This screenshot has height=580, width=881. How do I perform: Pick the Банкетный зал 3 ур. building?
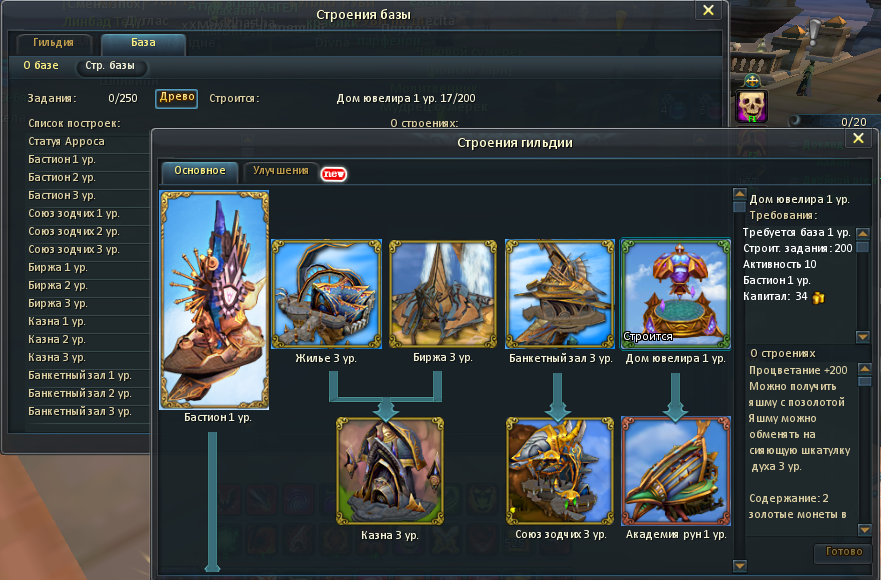pos(560,294)
